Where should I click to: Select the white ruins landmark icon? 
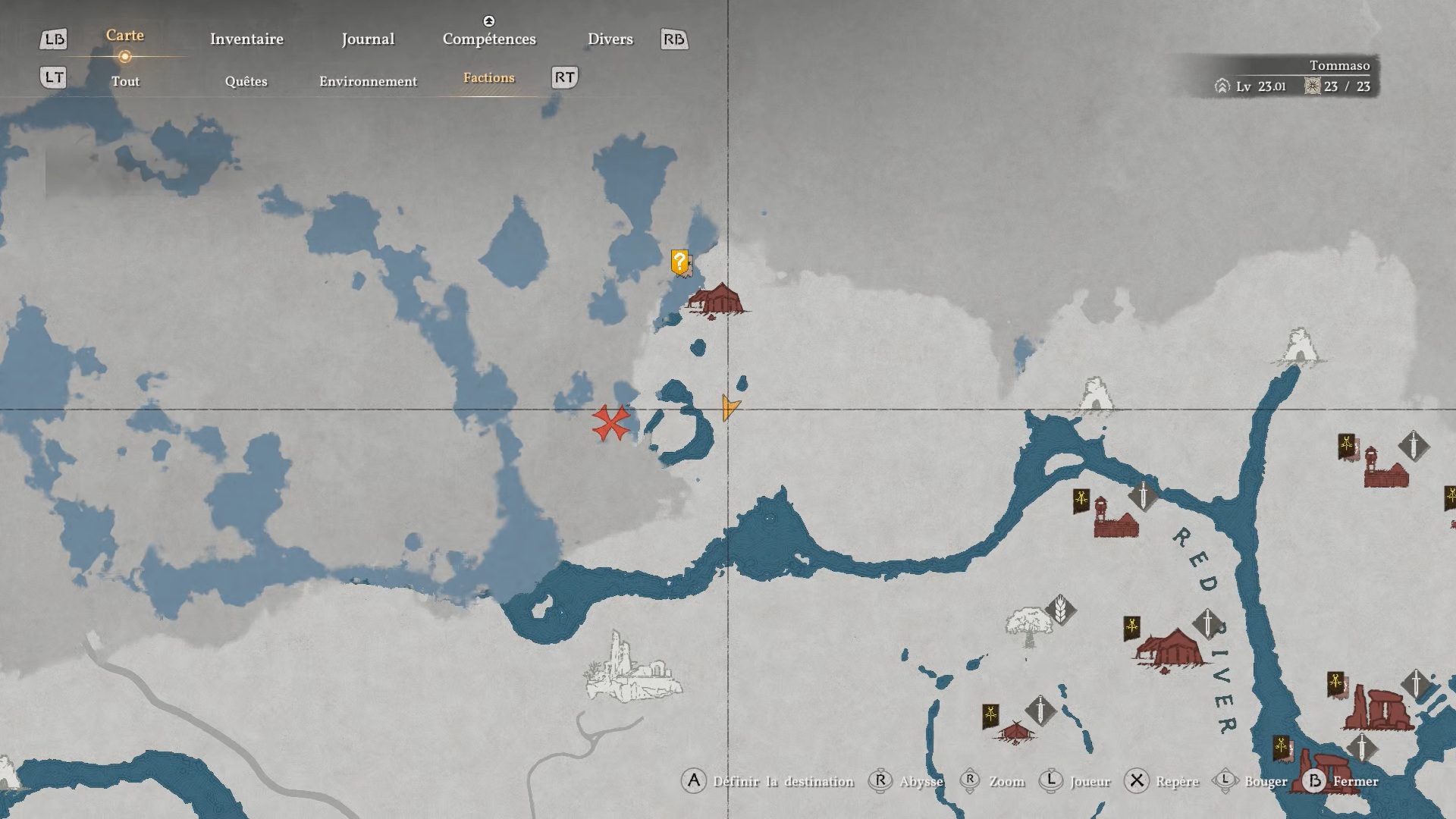[632, 669]
